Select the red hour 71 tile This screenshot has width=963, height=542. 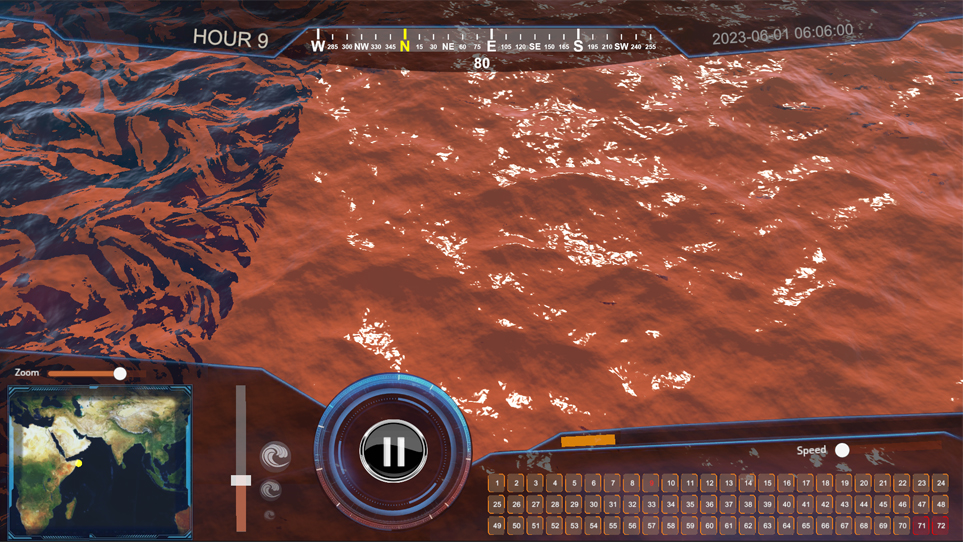point(921,525)
